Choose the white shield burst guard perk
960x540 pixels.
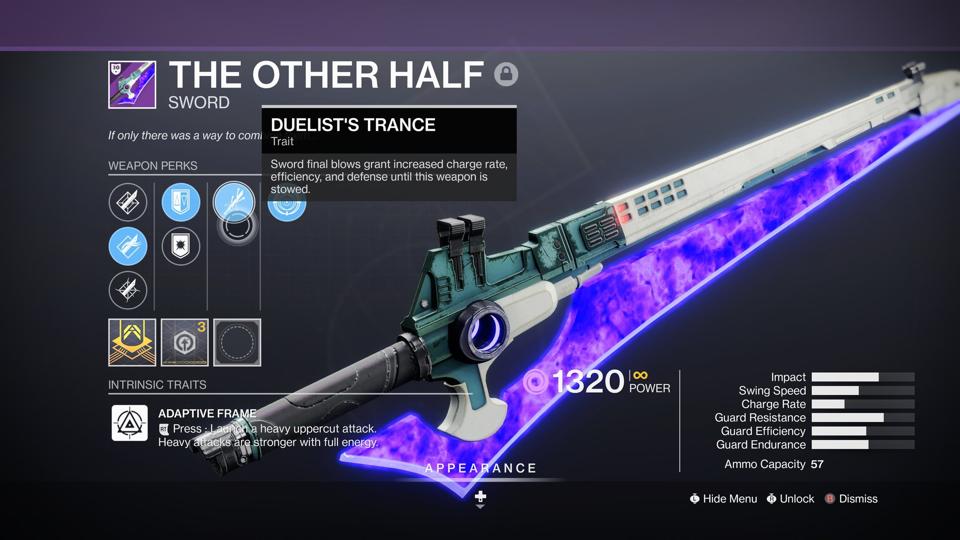coord(181,246)
